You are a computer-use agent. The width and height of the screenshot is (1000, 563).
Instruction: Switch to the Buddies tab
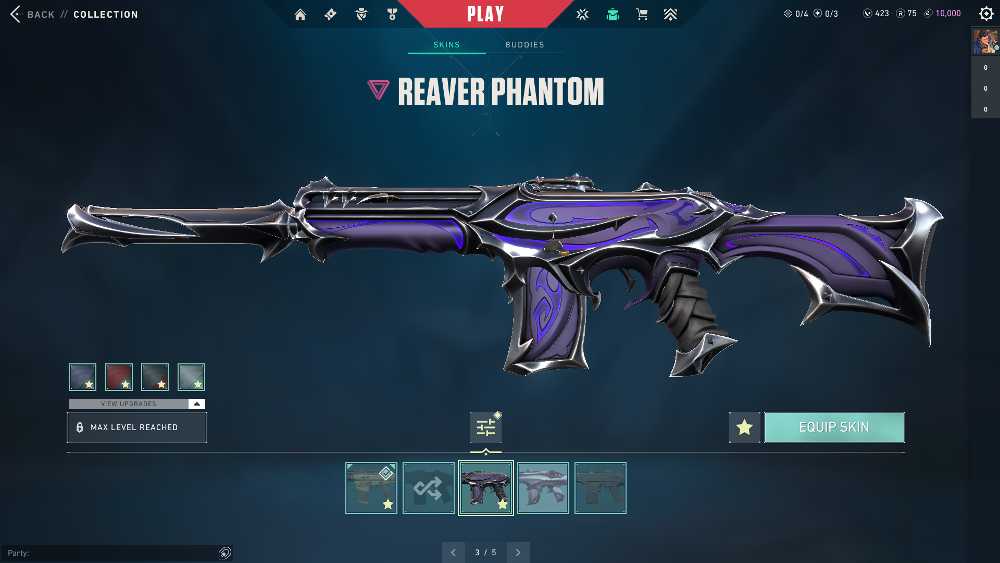pyautogui.click(x=525, y=45)
